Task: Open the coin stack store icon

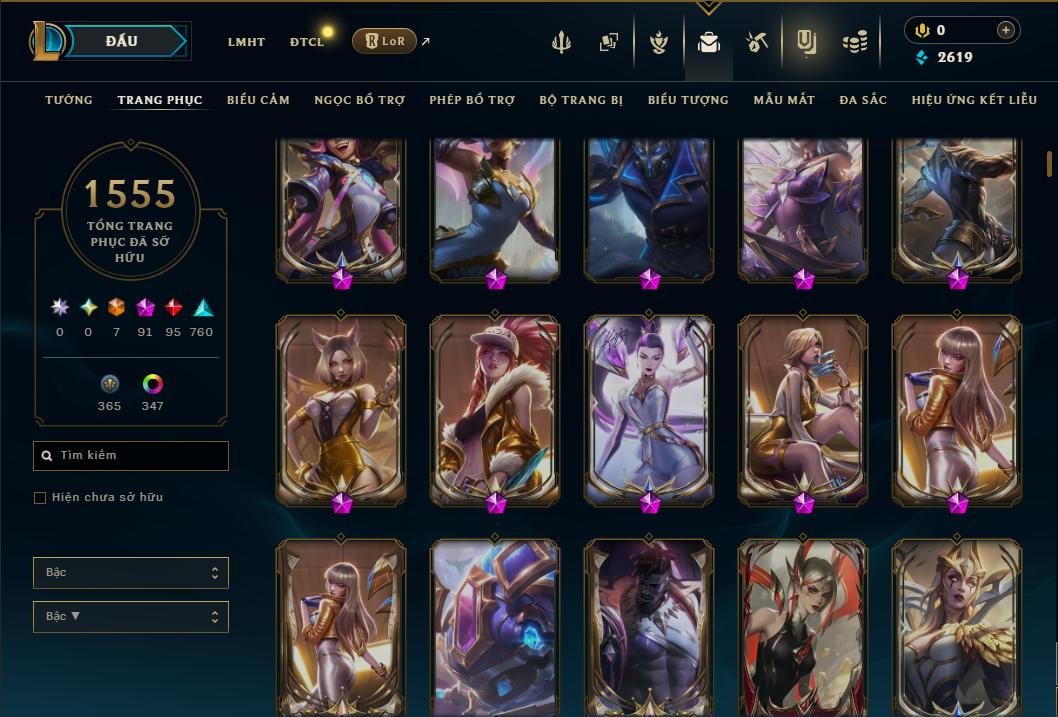Action: click(x=854, y=42)
